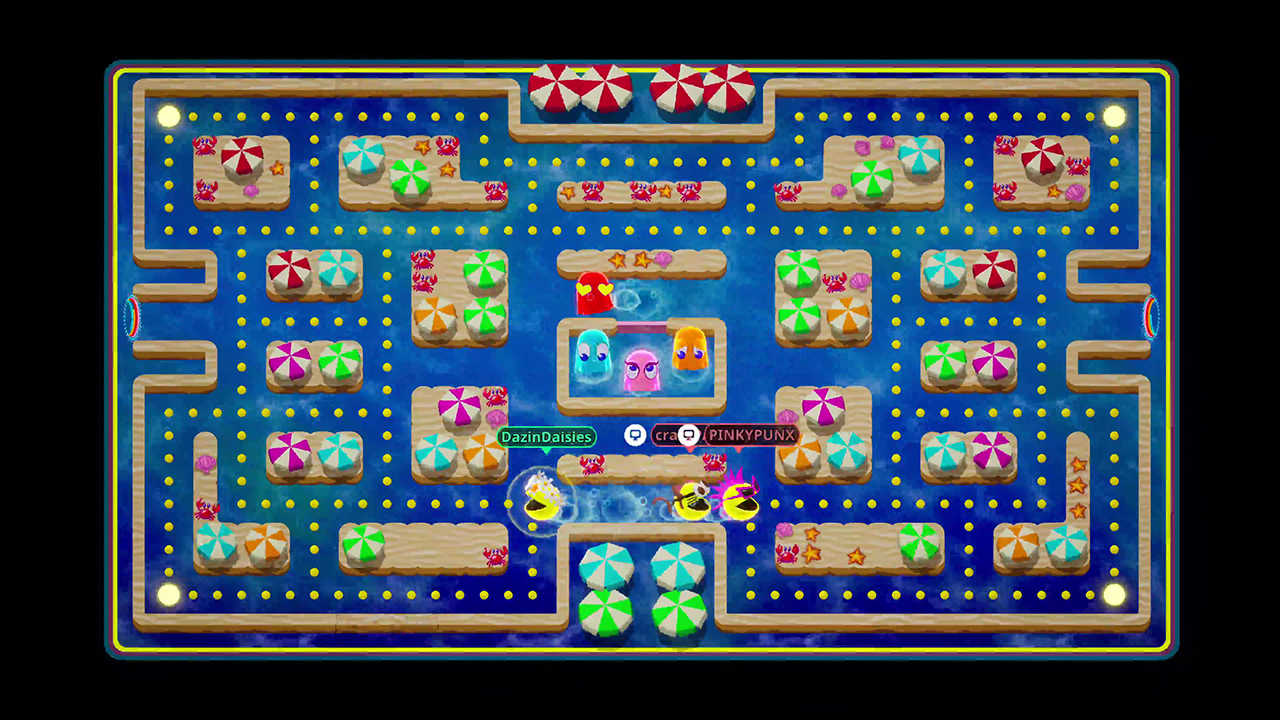Click the glowing power pellet in the top-left corner

(x=168, y=115)
